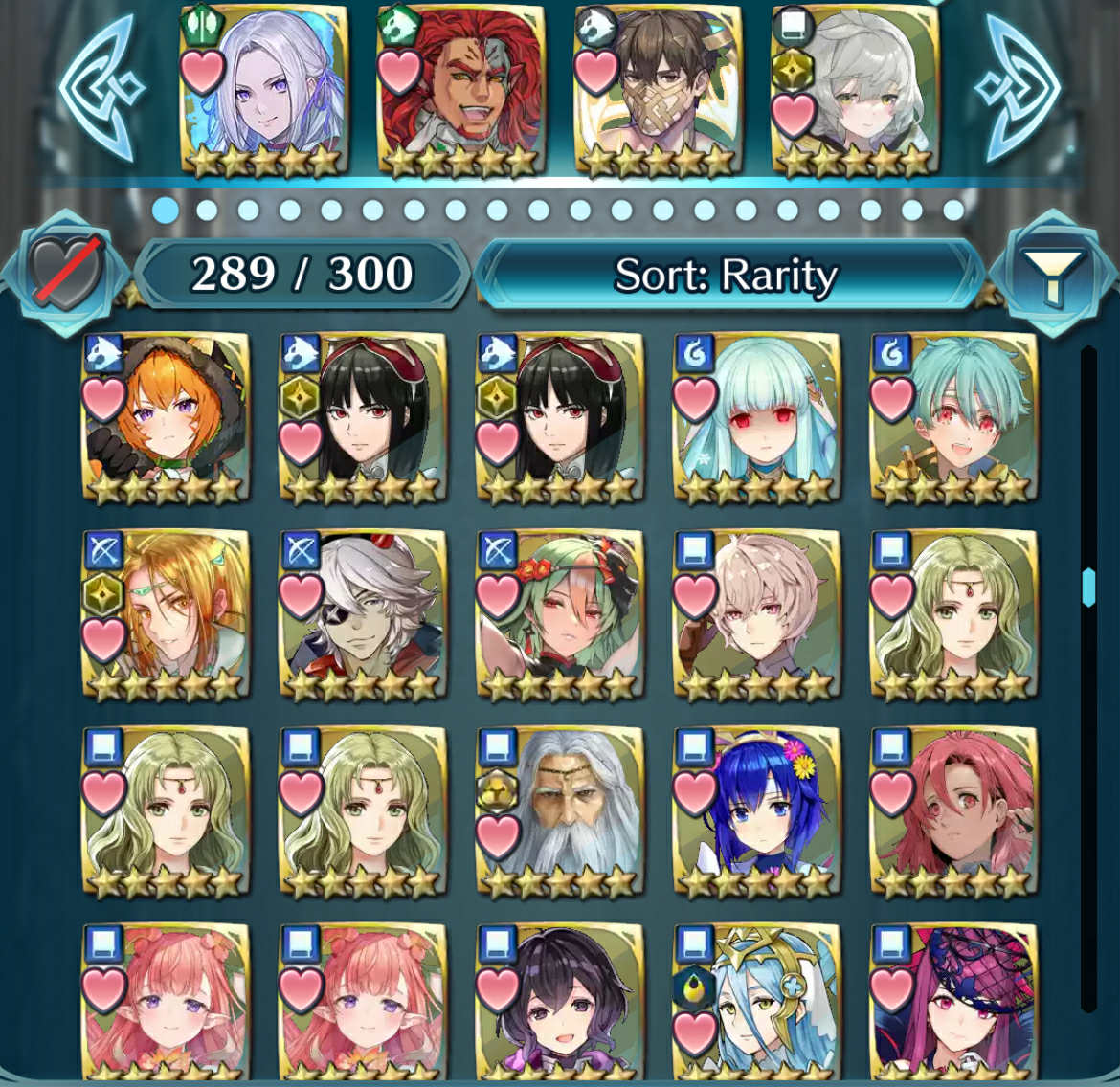Toggle the crossed-out heart favorites button

64,273
